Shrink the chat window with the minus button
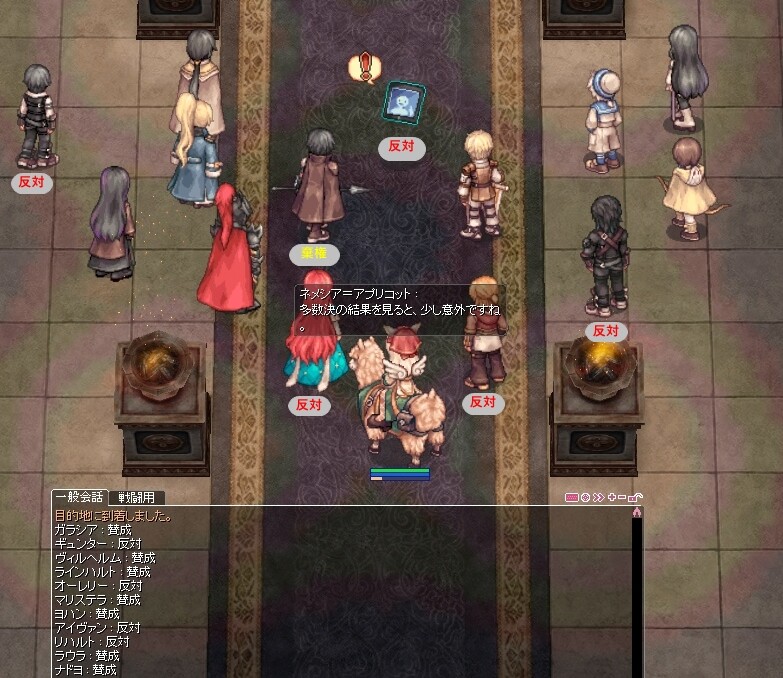 point(622,497)
